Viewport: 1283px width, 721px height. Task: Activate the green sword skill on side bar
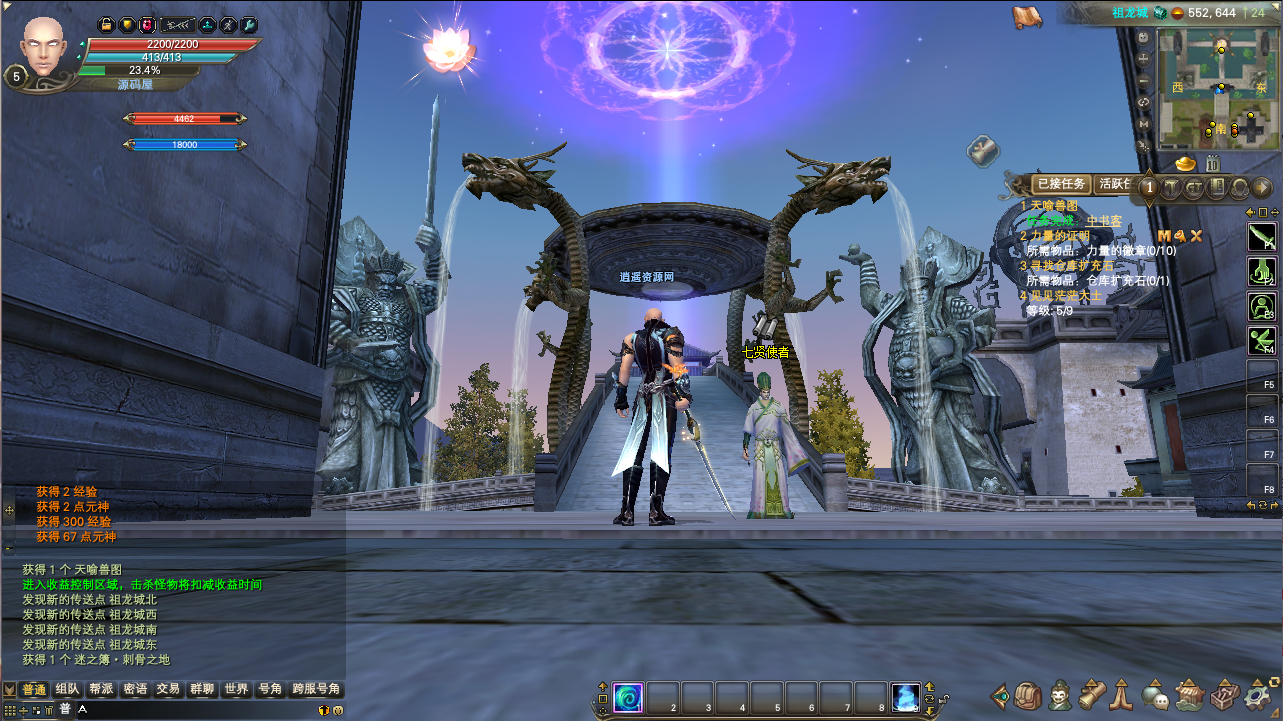pos(1261,237)
